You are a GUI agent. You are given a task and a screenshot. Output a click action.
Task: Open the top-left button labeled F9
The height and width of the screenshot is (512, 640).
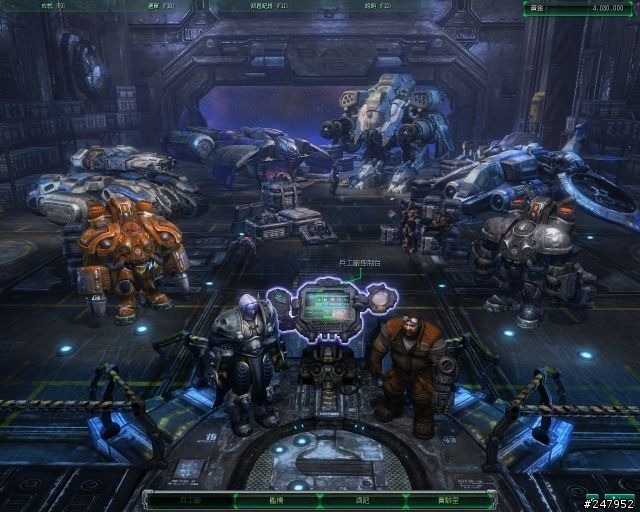click(x=50, y=6)
